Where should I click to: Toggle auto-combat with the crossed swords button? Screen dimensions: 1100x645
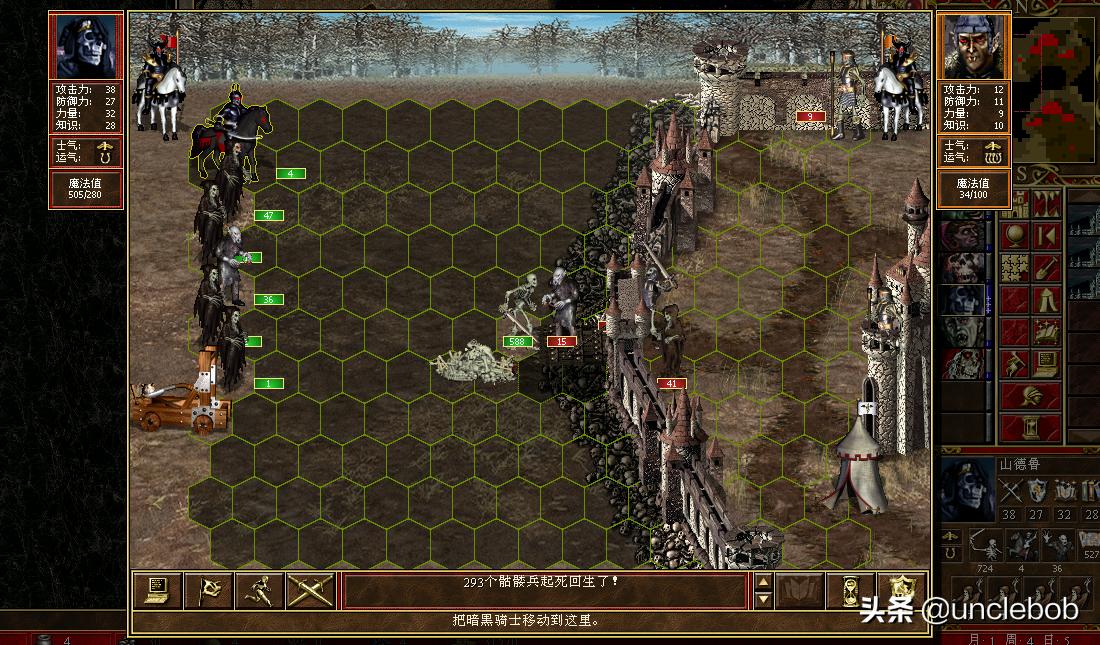(x=310, y=590)
